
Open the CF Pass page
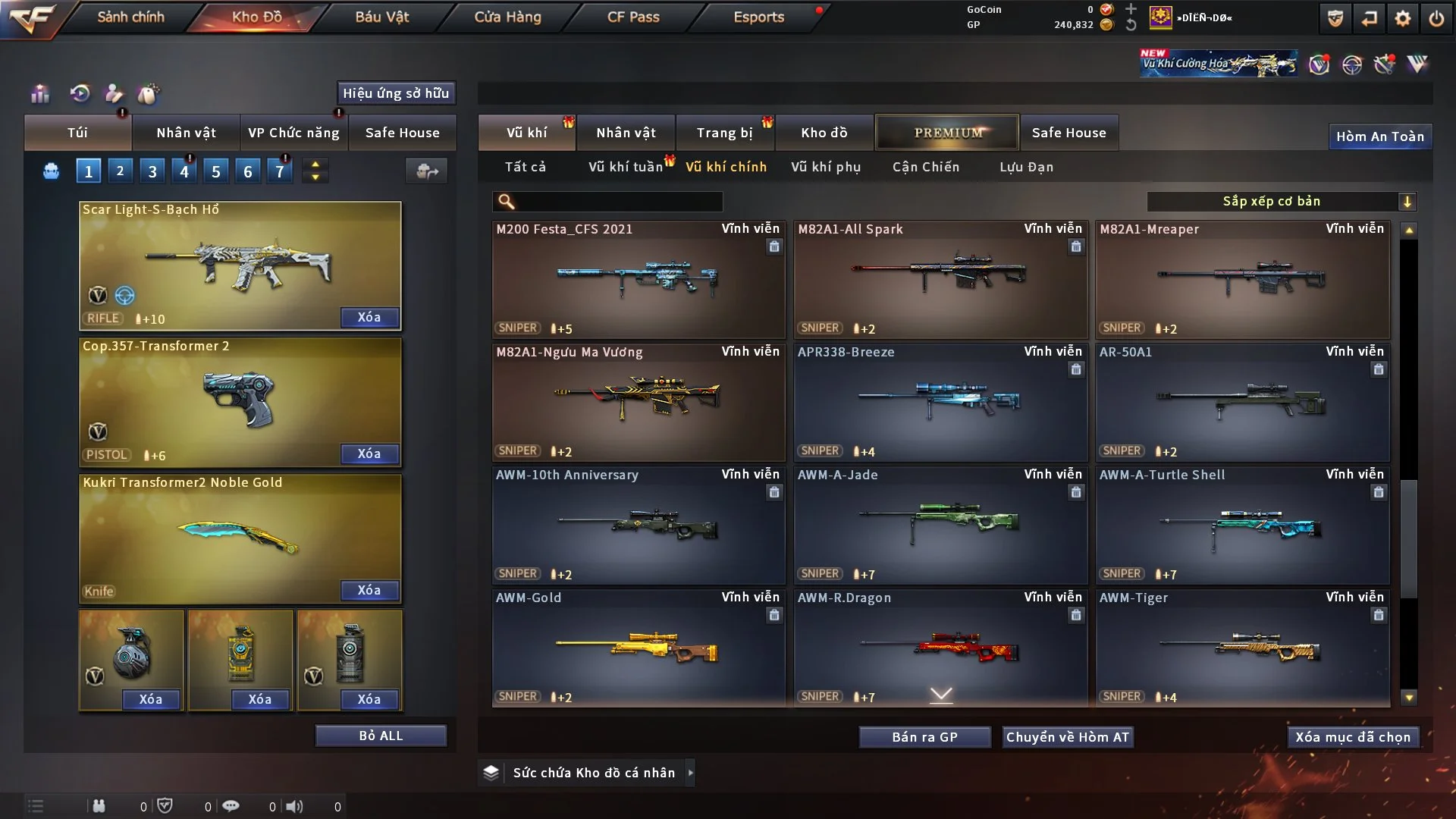point(633,17)
